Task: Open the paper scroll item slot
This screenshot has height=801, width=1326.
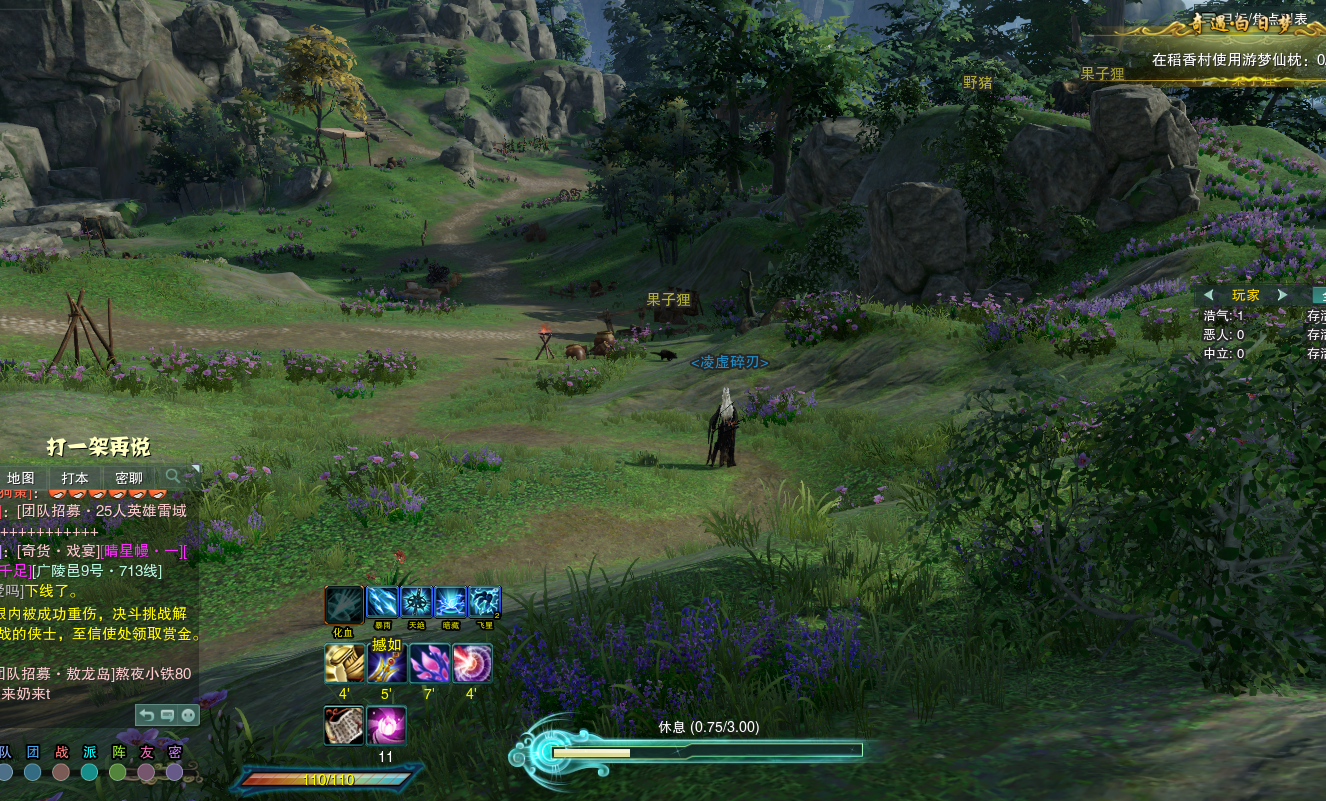Action: [x=344, y=725]
